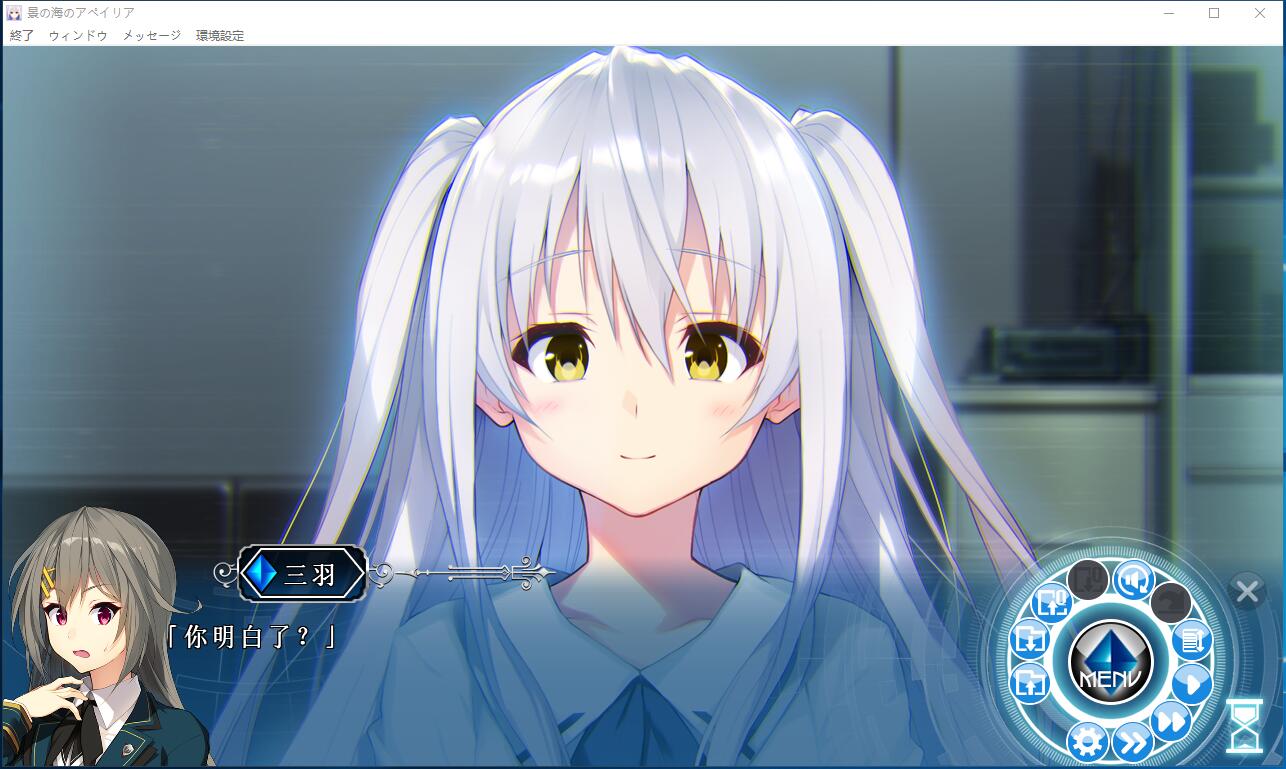Replay voice with the speaker icon

1134,580
